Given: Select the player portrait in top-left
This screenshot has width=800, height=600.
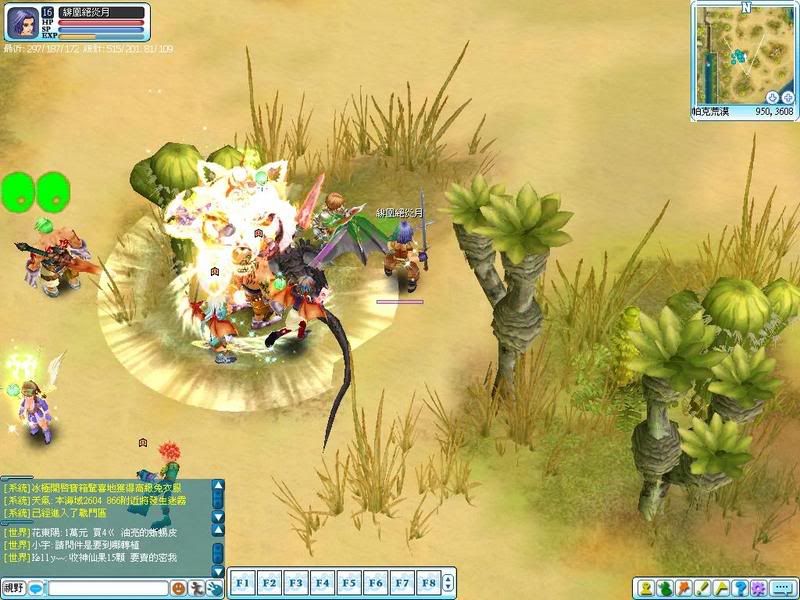Looking at the screenshot, I should (22, 22).
